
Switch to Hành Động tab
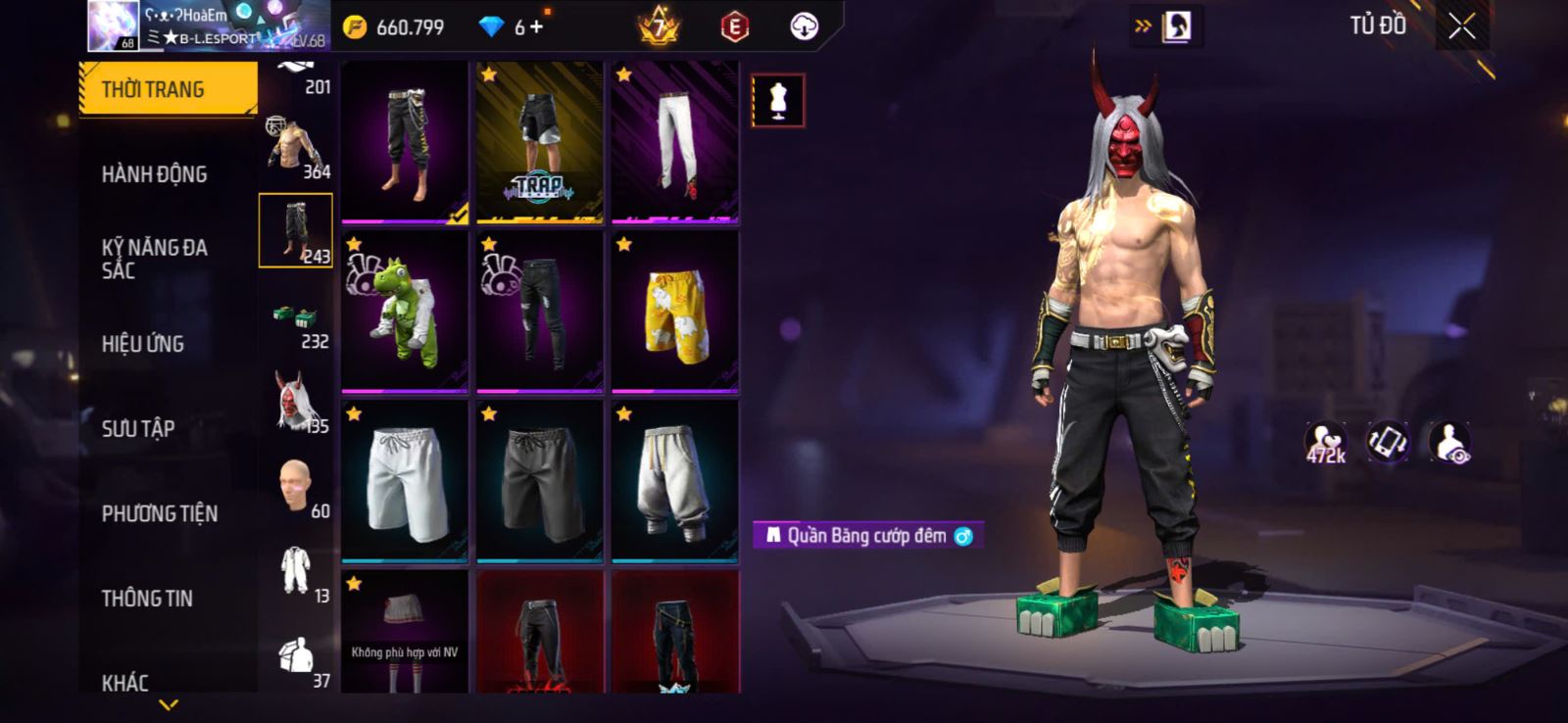coord(155,174)
